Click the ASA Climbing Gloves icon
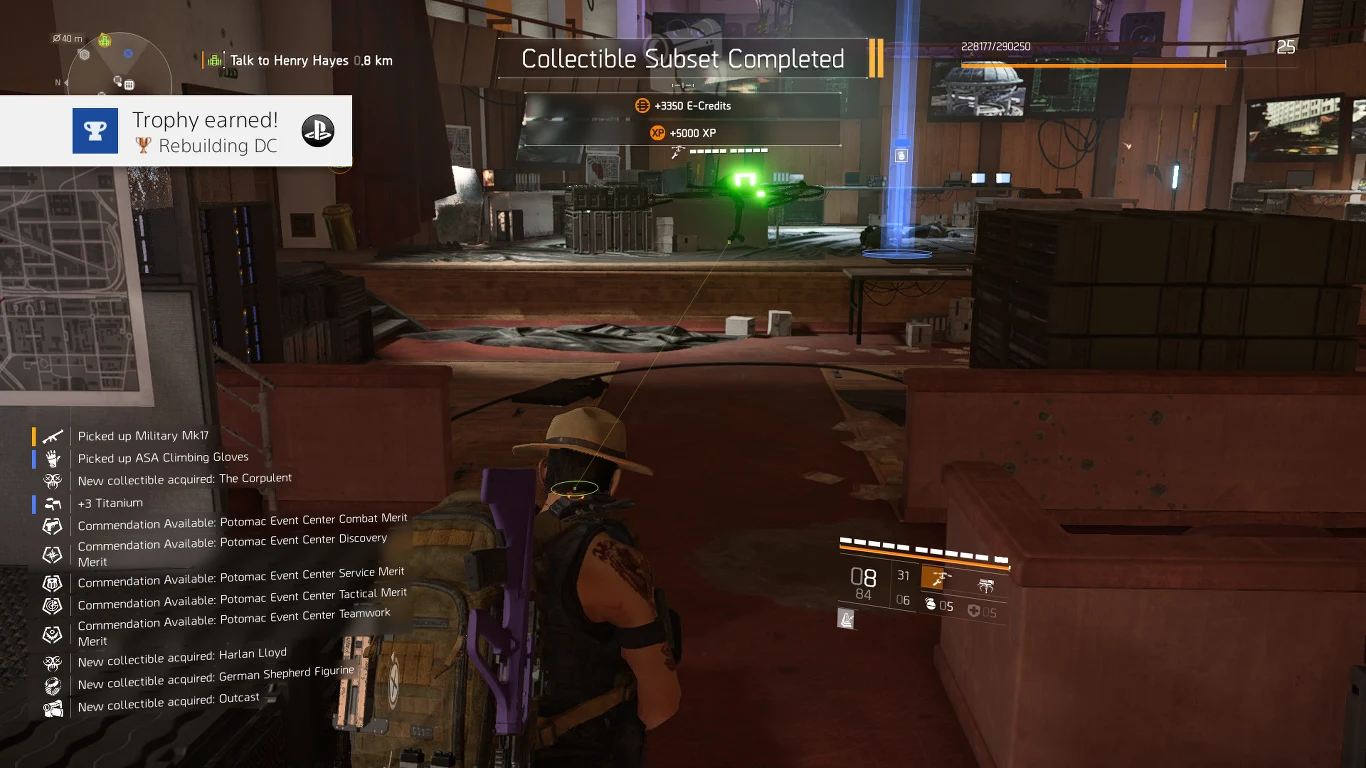 point(52,457)
